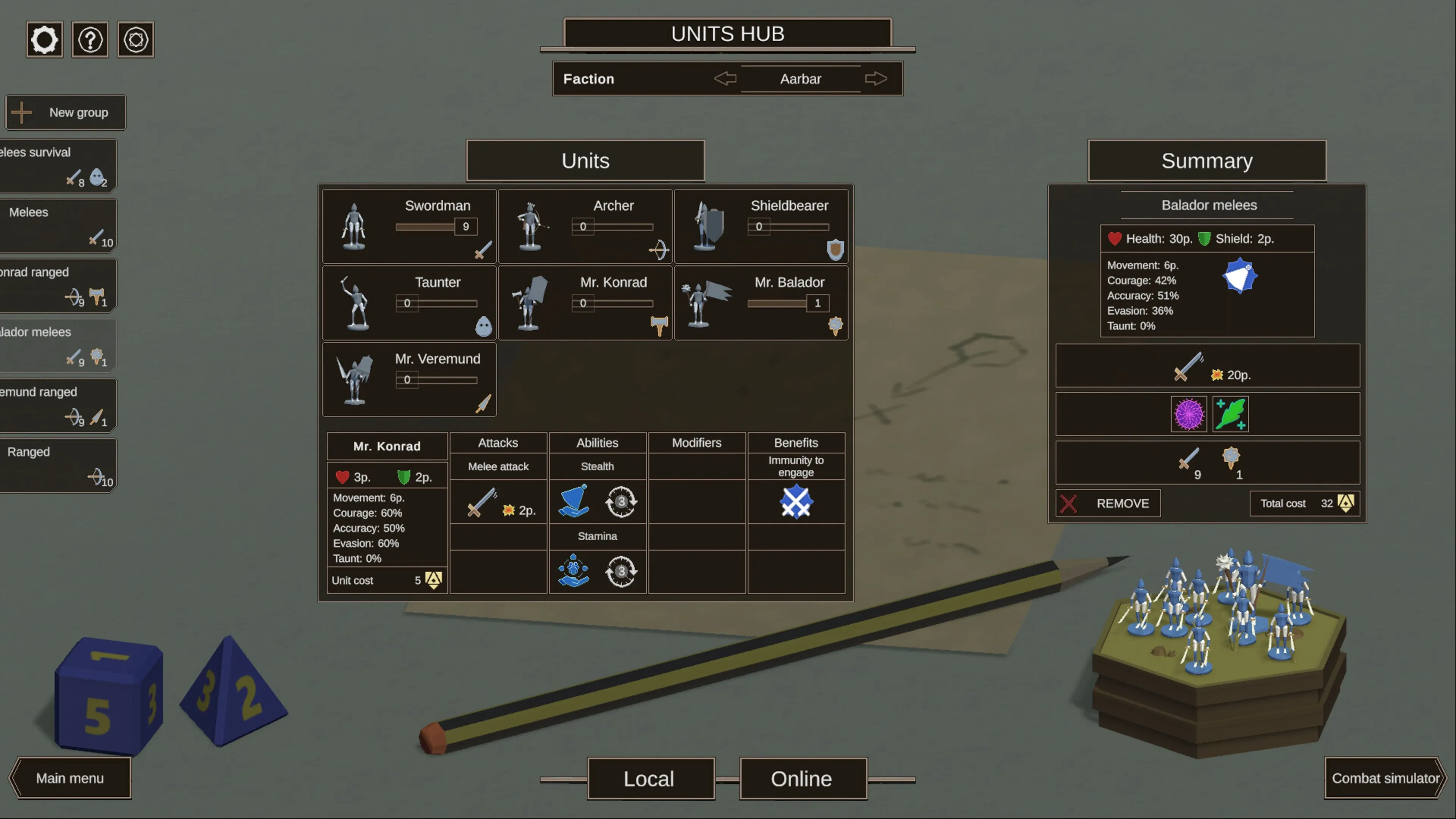Adjust the Archer count slider

(x=612, y=227)
